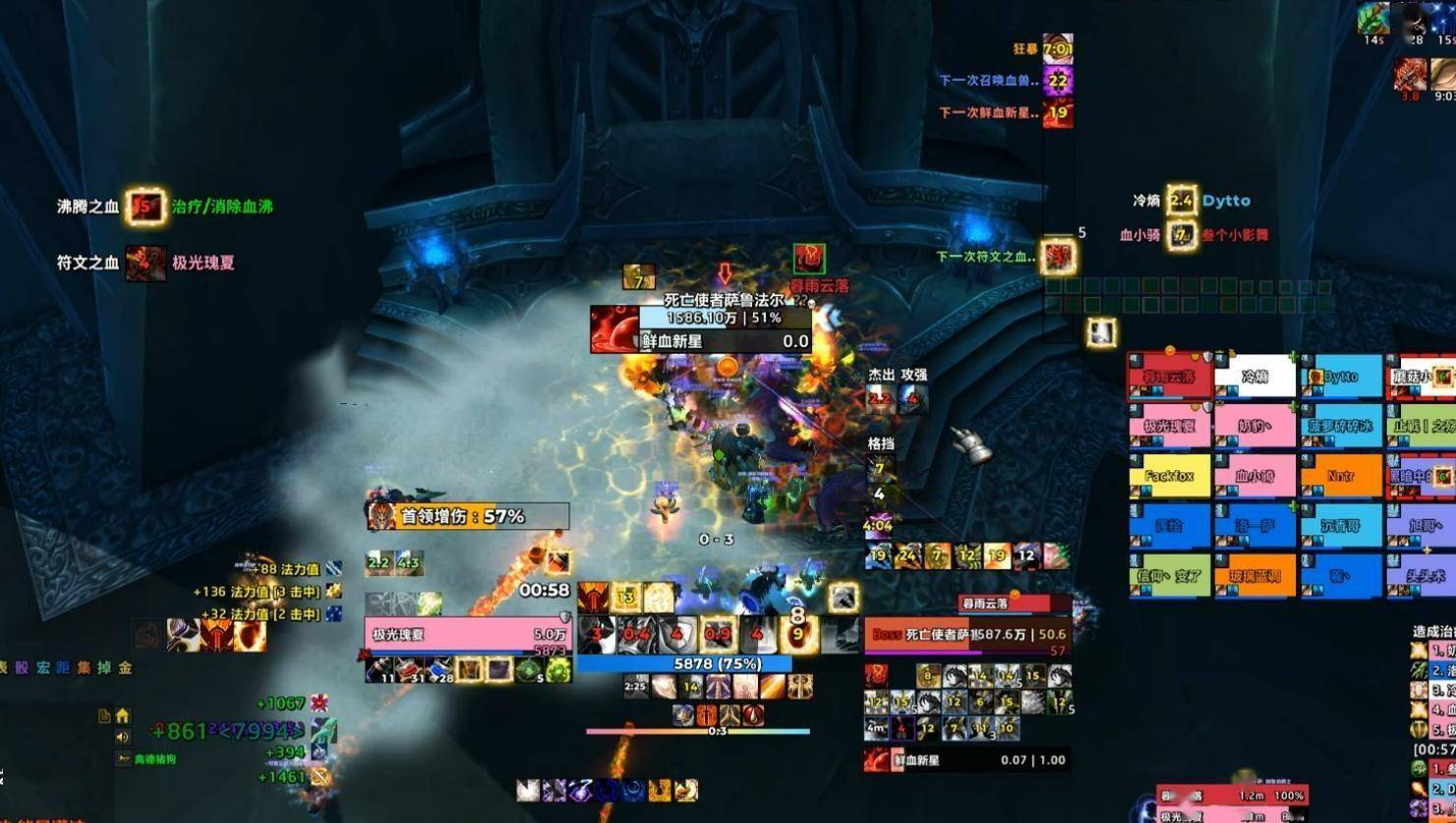Target Dytto's light blue raid frame

pos(1341,377)
